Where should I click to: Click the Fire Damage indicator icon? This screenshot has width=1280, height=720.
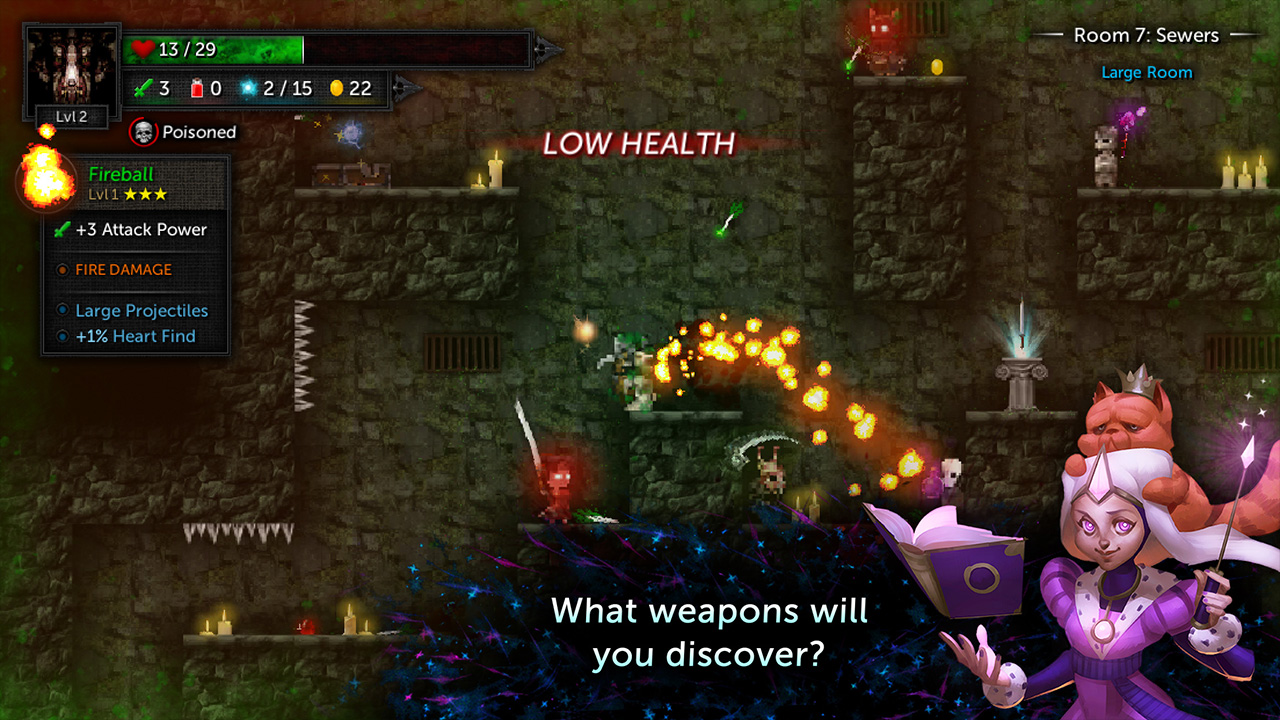point(63,269)
